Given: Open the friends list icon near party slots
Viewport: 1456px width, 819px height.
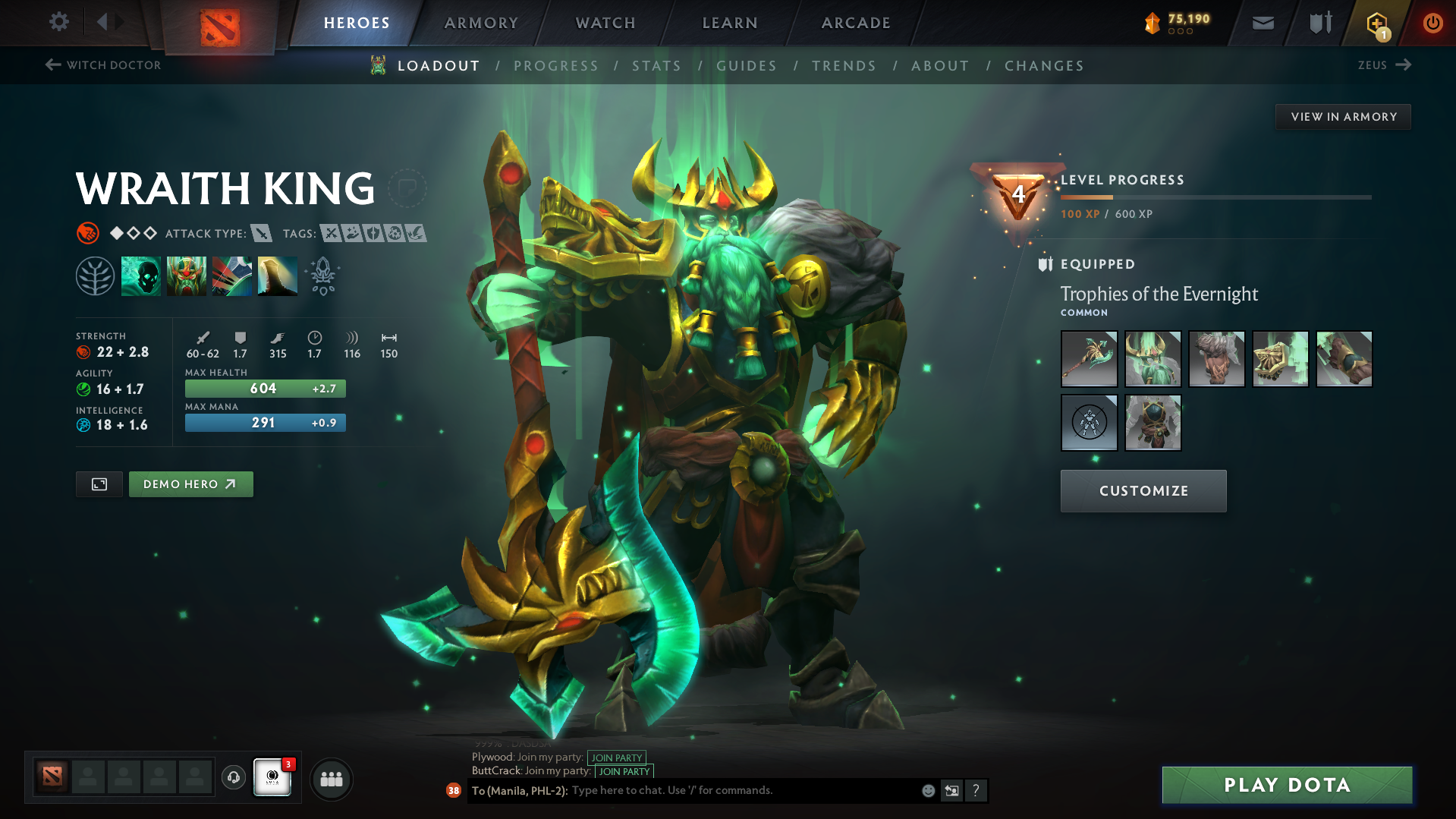Looking at the screenshot, I should pyautogui.click(x=331, y=778).
